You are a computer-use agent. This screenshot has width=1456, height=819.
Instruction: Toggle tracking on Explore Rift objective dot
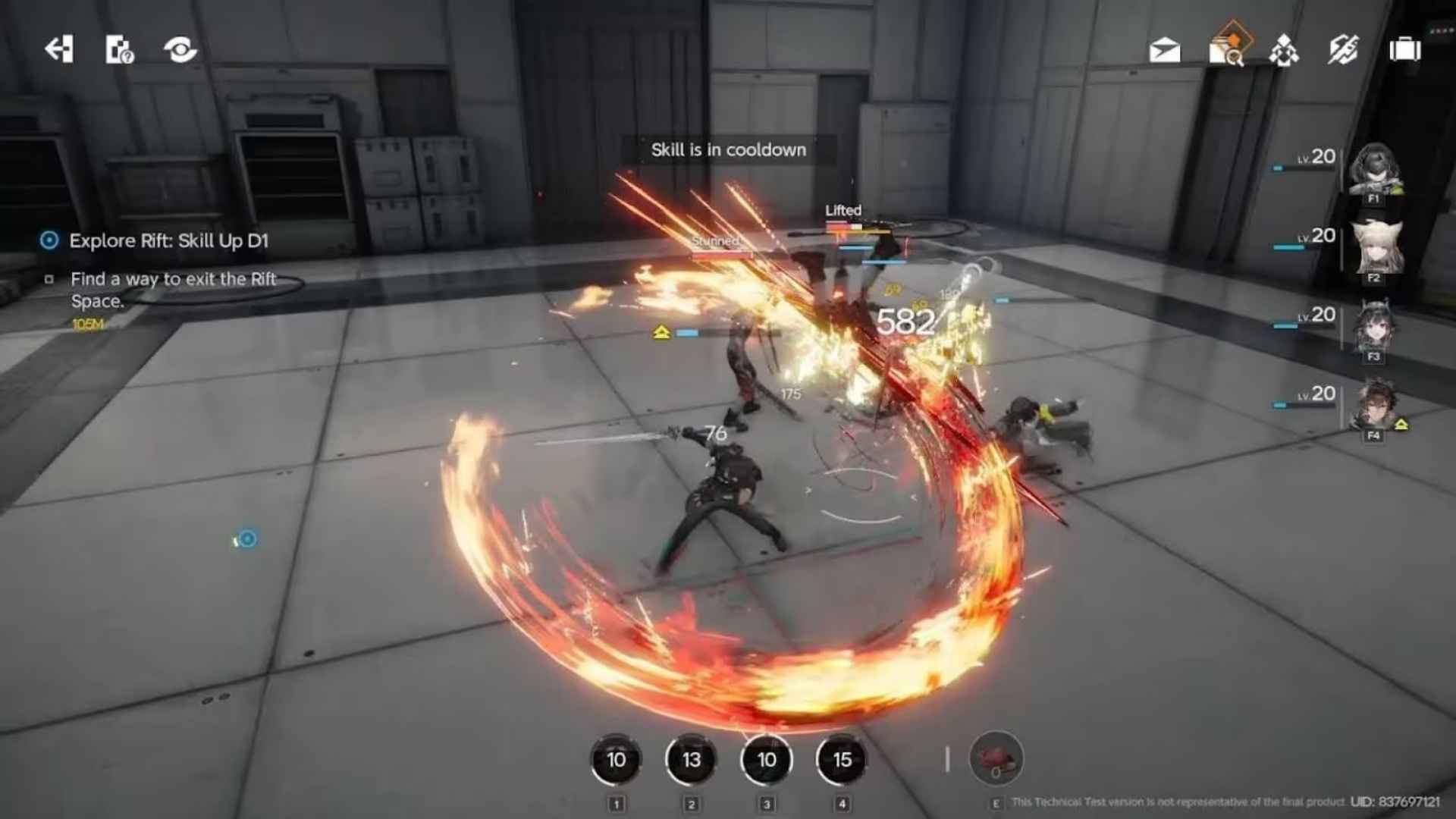[49, 241]
